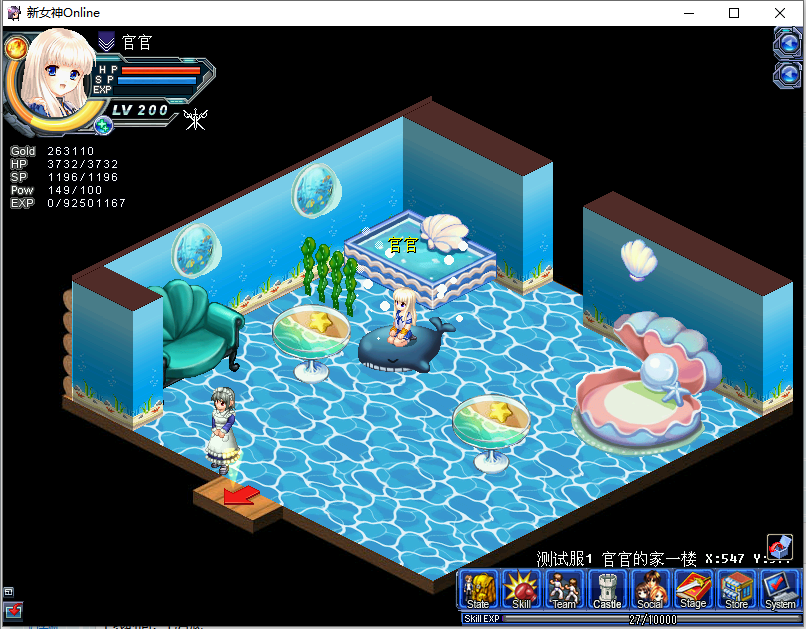Open the Team menu
806x629 pixels.
564,590
